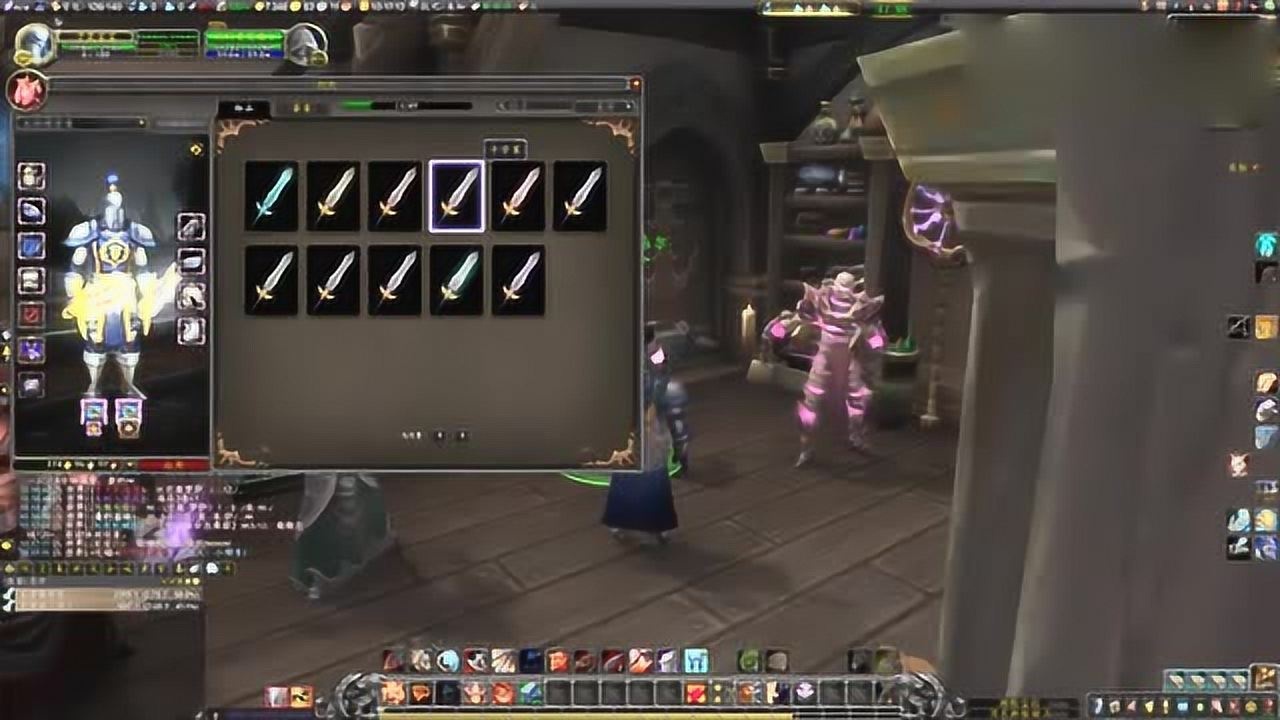Screen dimensions: 1280x720
Task: Select the boot slot icon on the character panel
Action: click(193, 325)
